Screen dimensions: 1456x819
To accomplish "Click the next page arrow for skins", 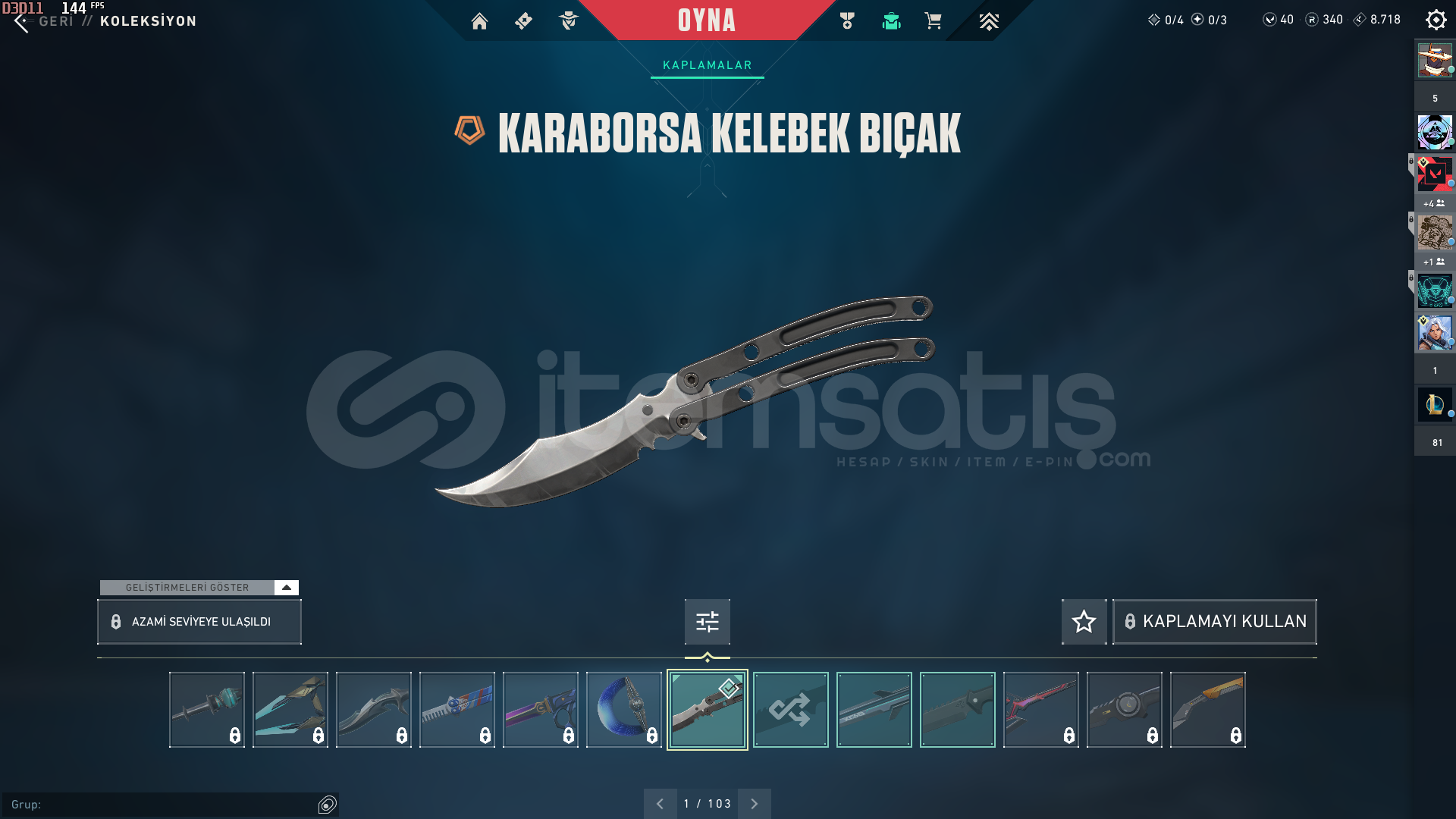I will [754, 803].
